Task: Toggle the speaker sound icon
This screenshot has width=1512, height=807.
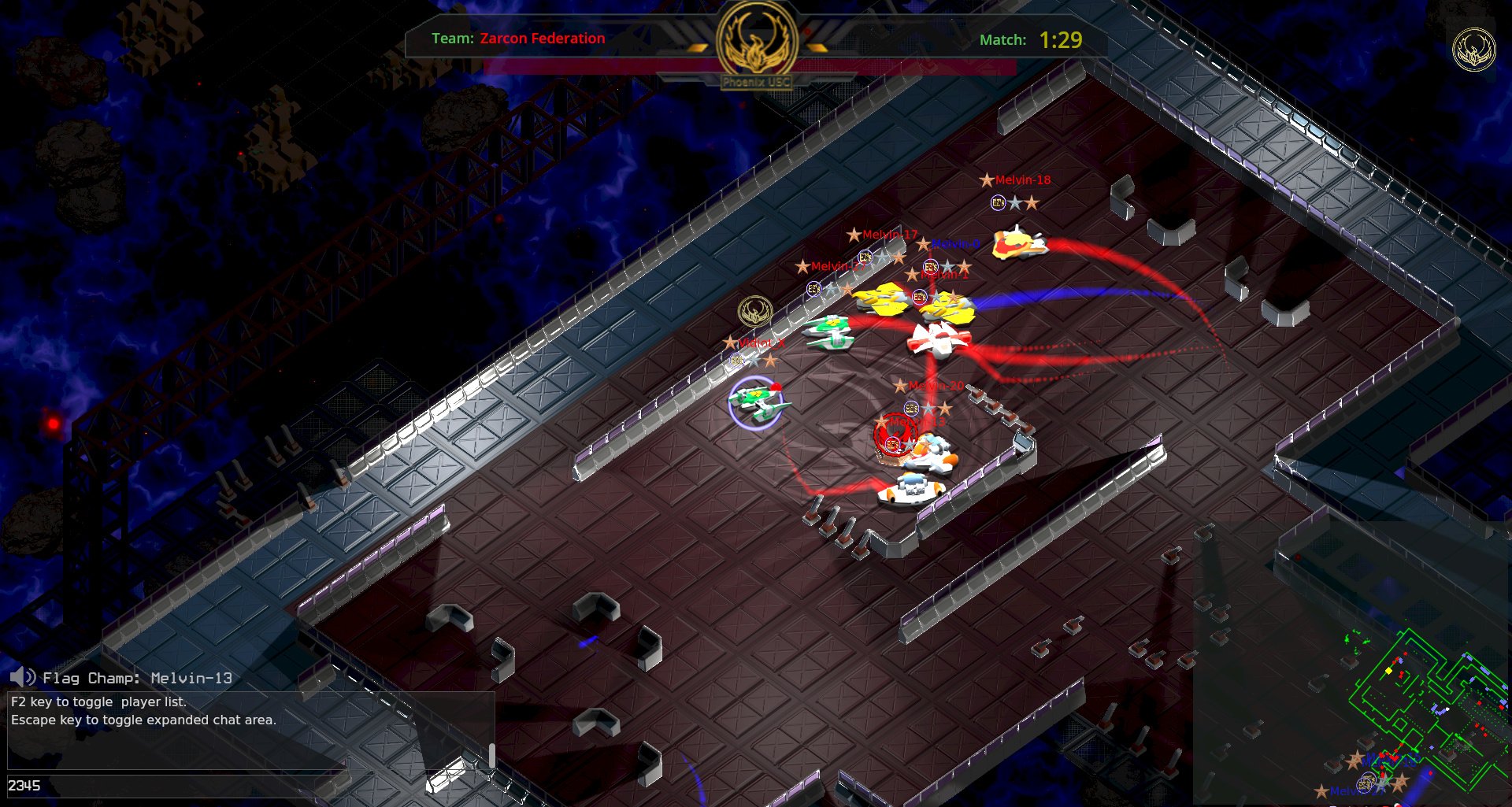Action: [x=23, y=677]
